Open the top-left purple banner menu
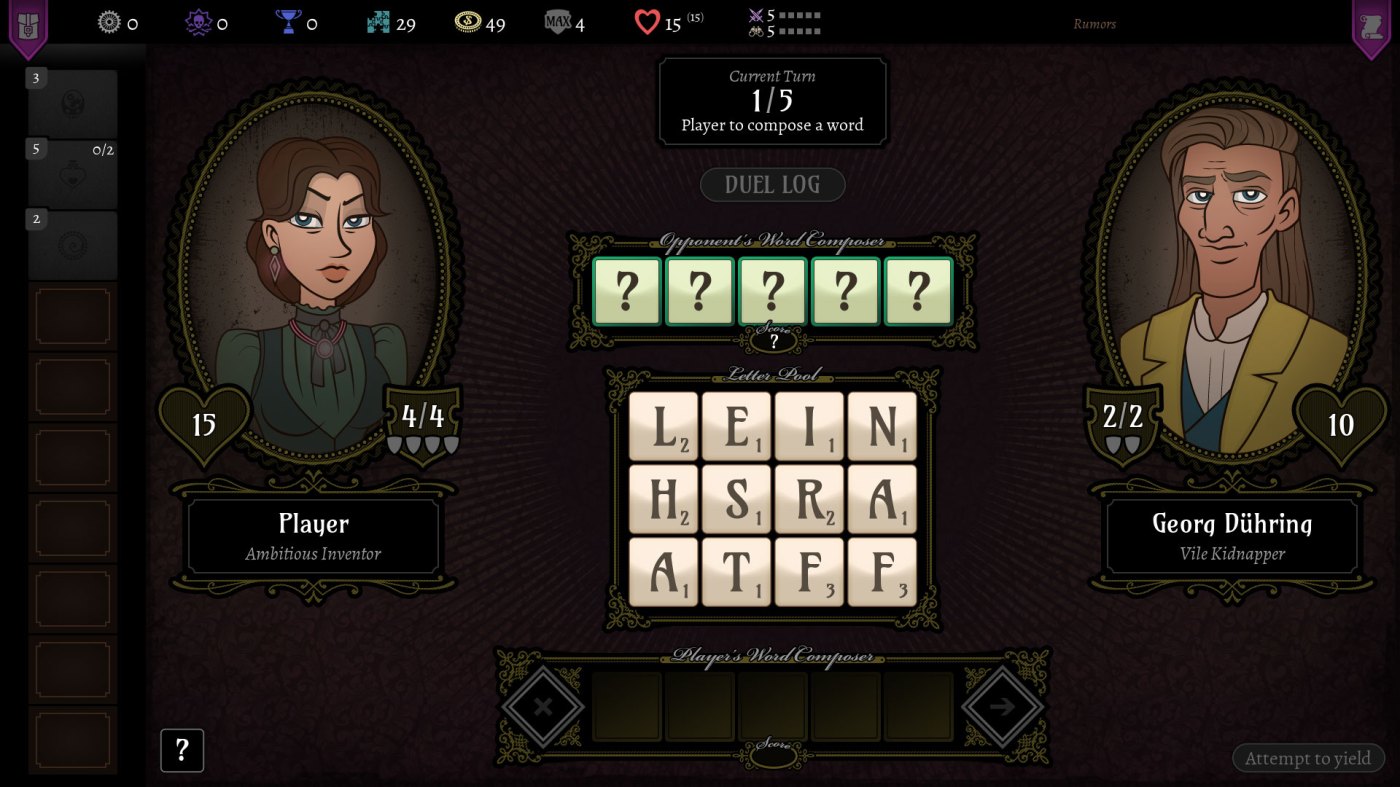 click(x=27, y=26)
